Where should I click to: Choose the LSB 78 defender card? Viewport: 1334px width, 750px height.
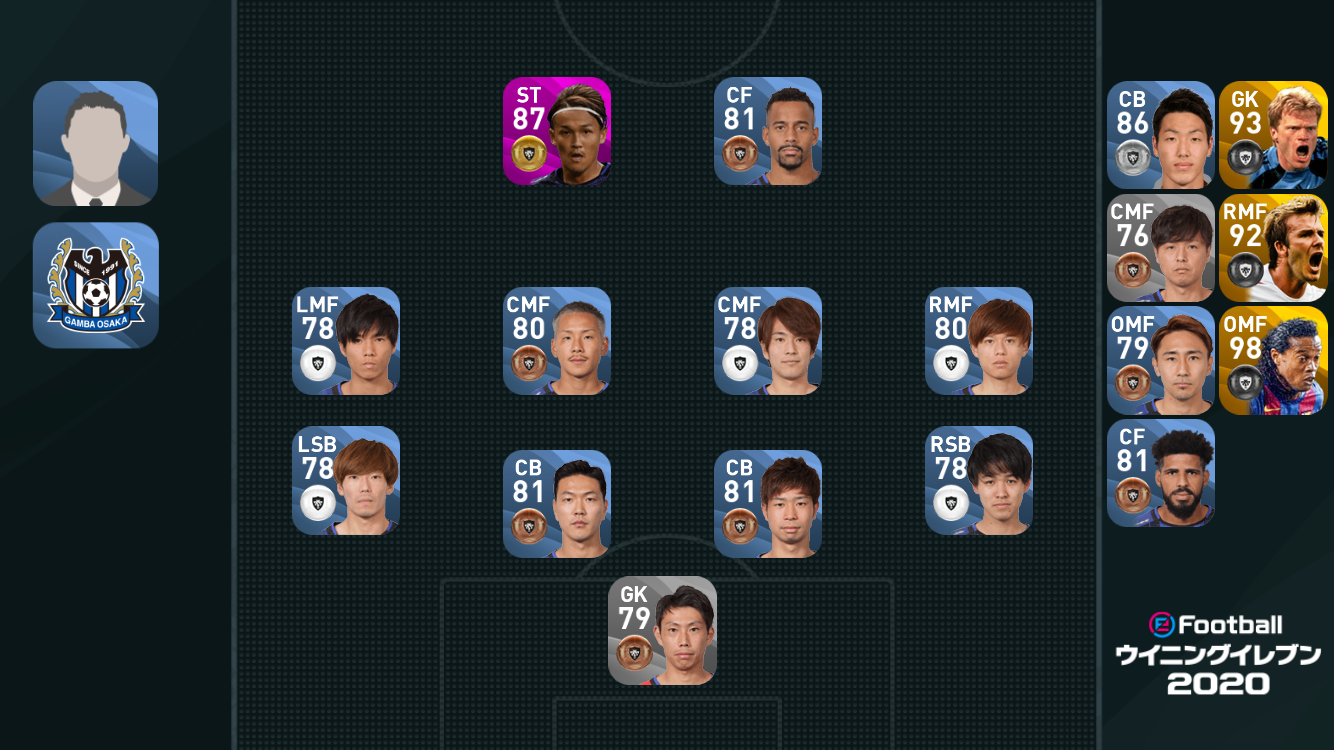[346, 481]
